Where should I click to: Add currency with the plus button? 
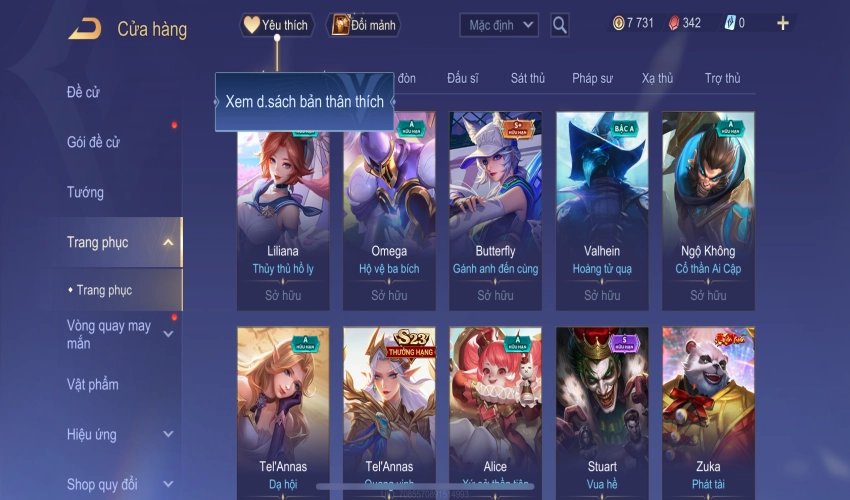pos(782,23)
